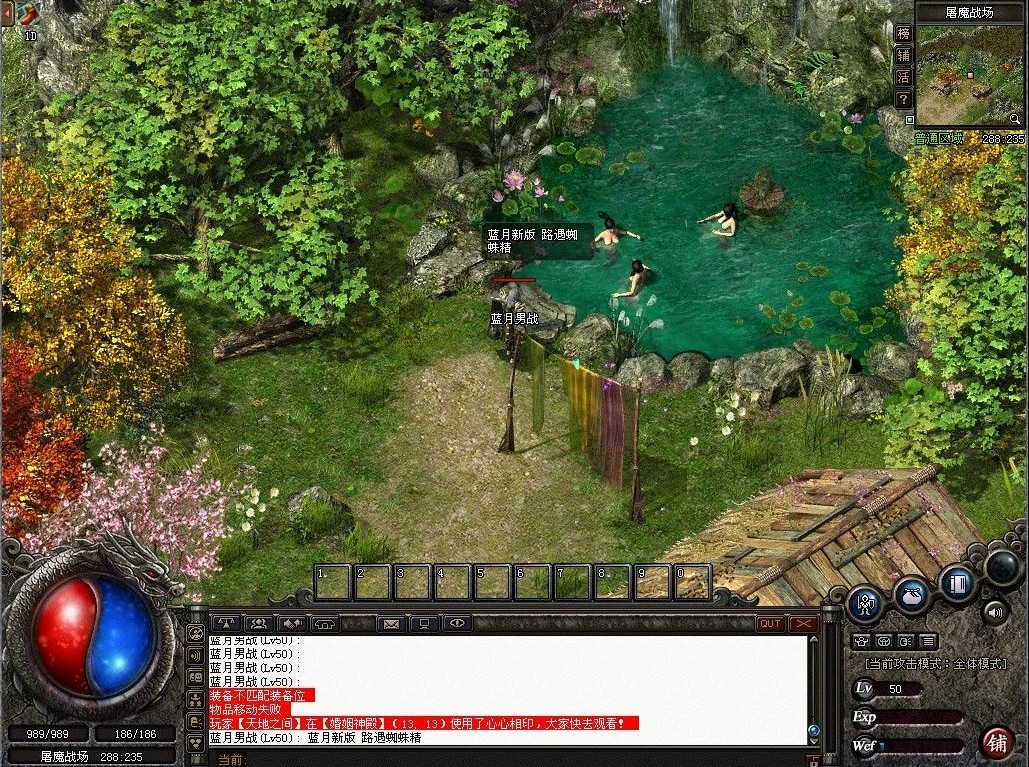
Task: Click the balance scale icon
Action: tap(227, 624)
